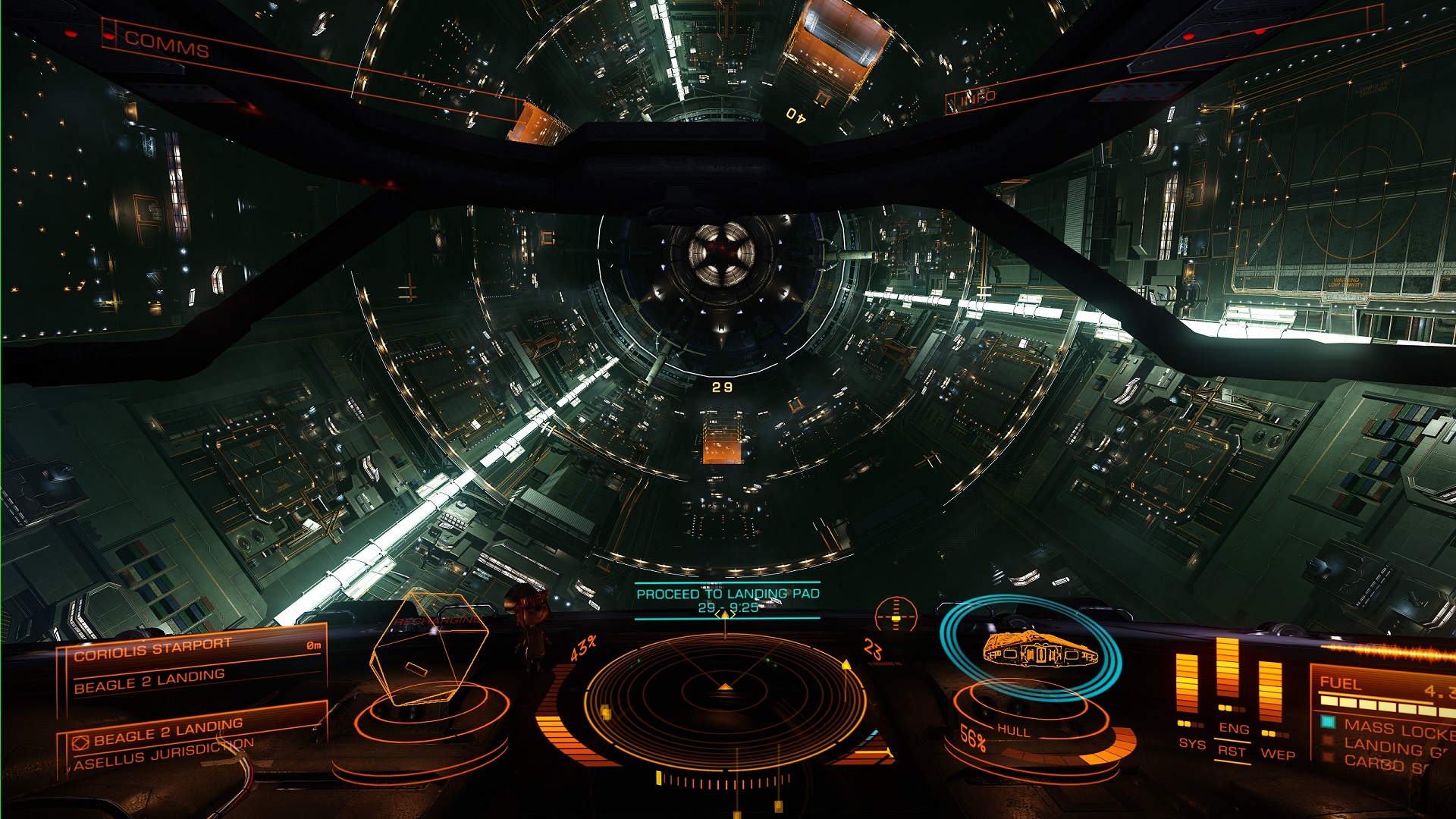
Task: Click the RST power reset label
Action: tap(1232, 752)
